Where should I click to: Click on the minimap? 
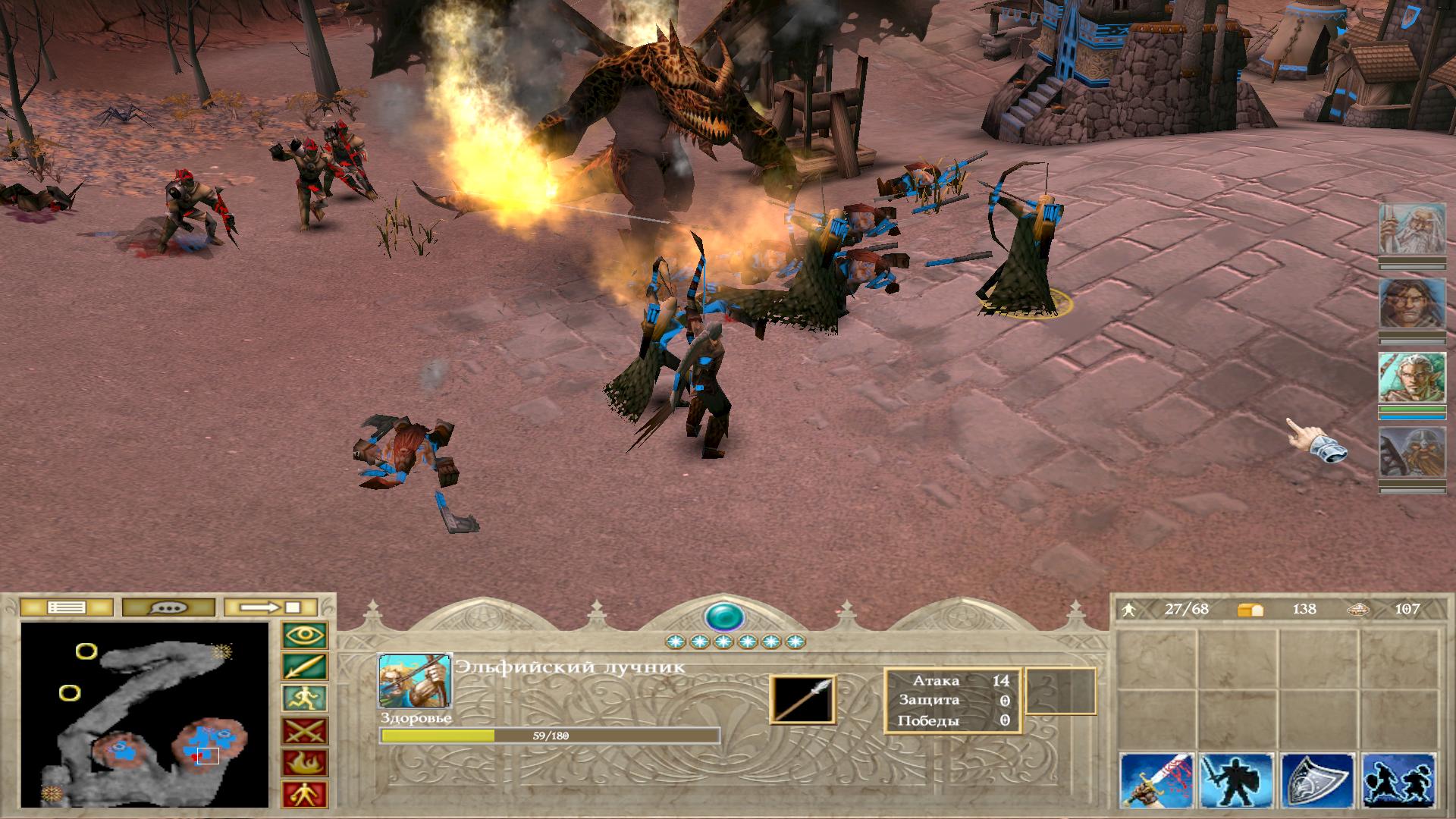[145, 714]
